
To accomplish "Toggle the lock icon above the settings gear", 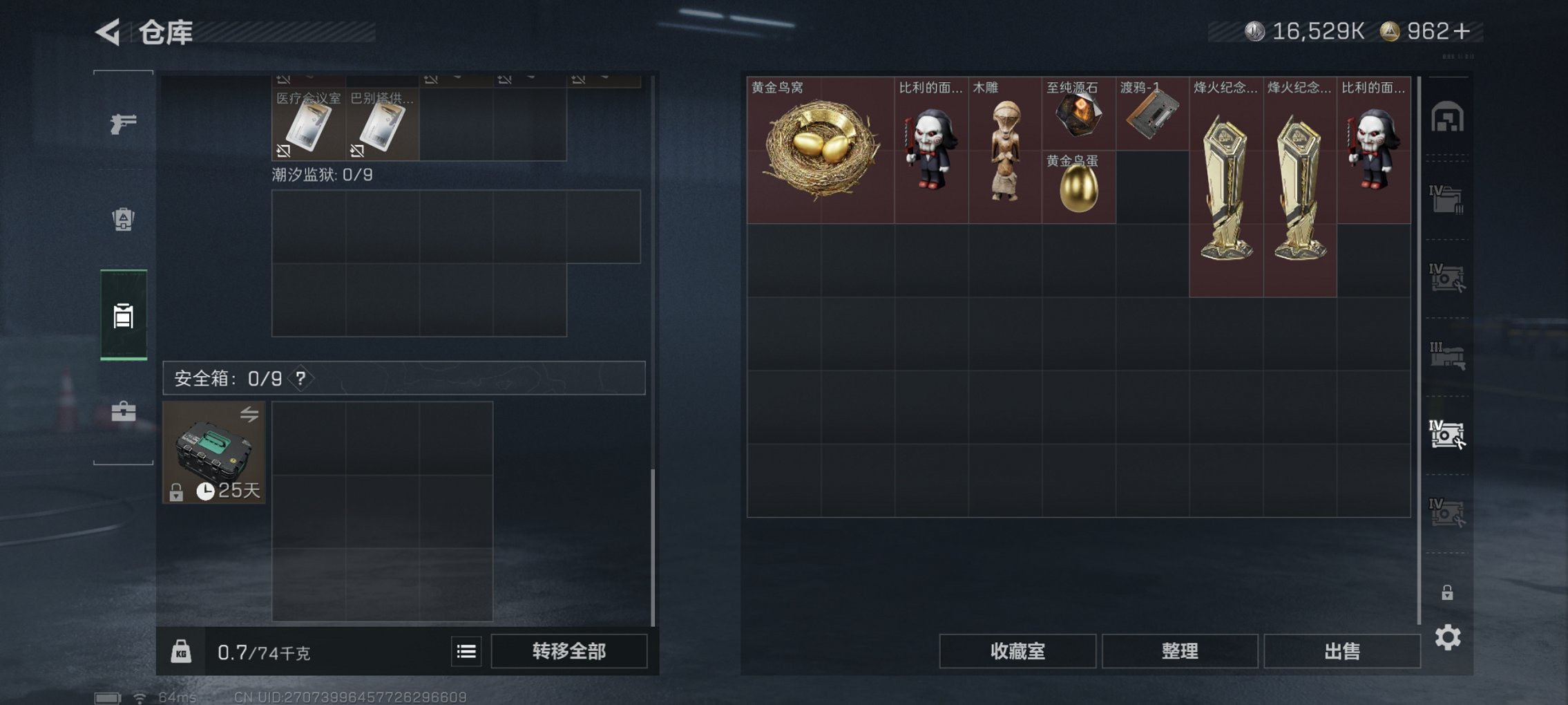I will click(1448, 592).
